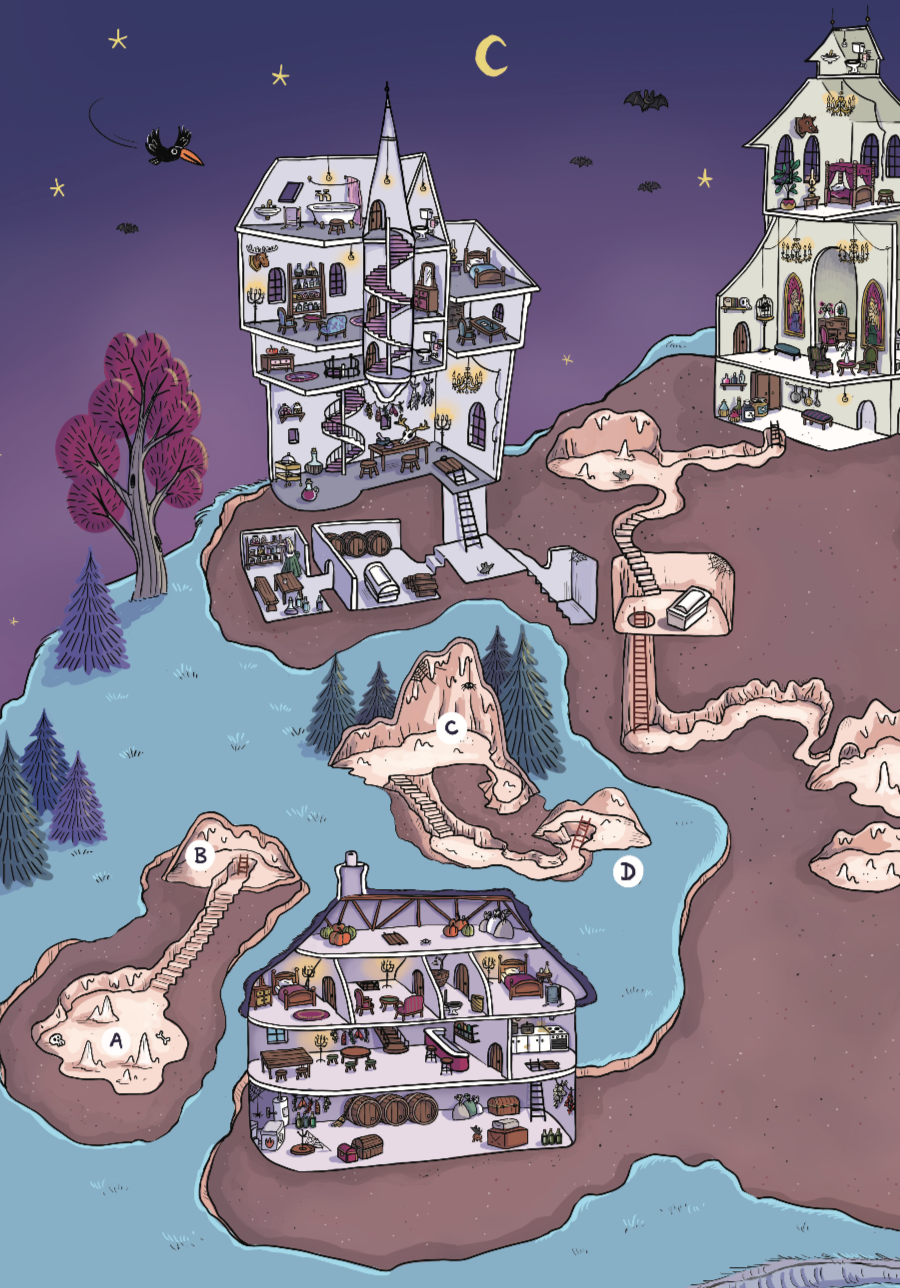Click the circular B marker
This screenshot has height=1288, width=900.
point(201,856)
